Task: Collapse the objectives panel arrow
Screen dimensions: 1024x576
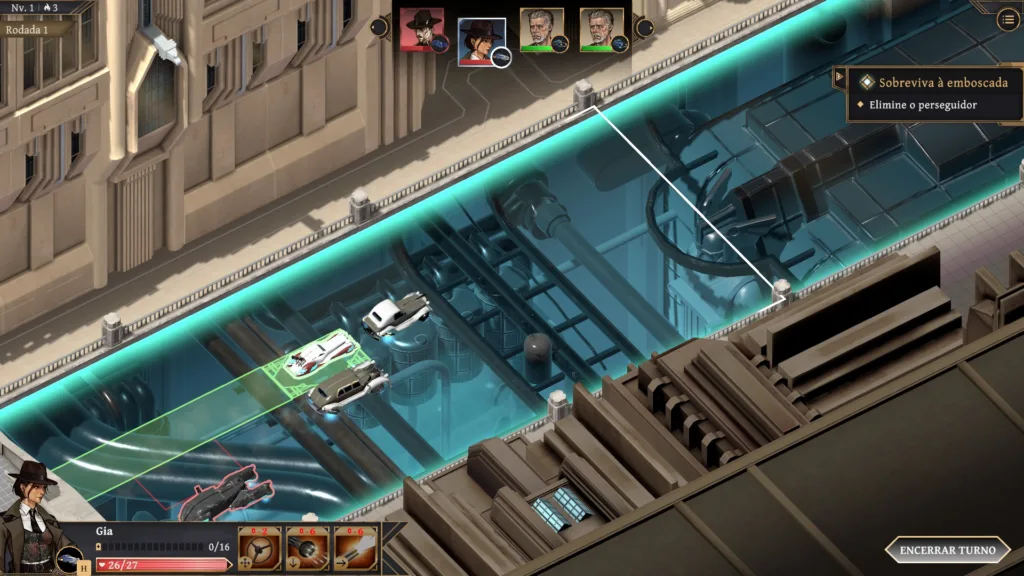Action: coord(840,79)
